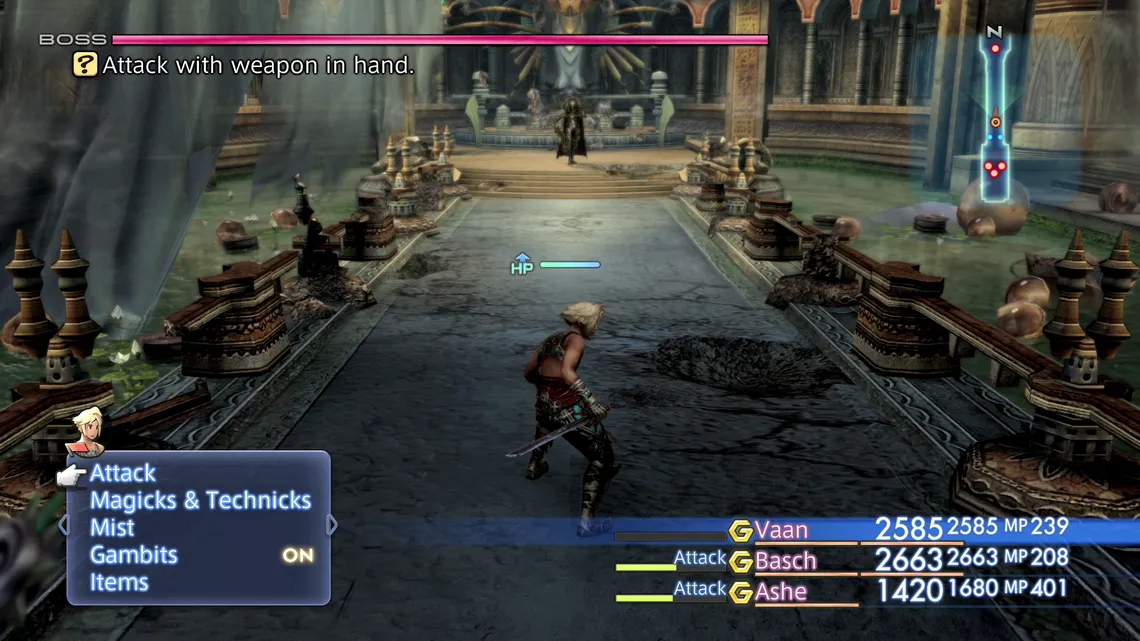
Task: Open the Items command
Action: (119, 582)
